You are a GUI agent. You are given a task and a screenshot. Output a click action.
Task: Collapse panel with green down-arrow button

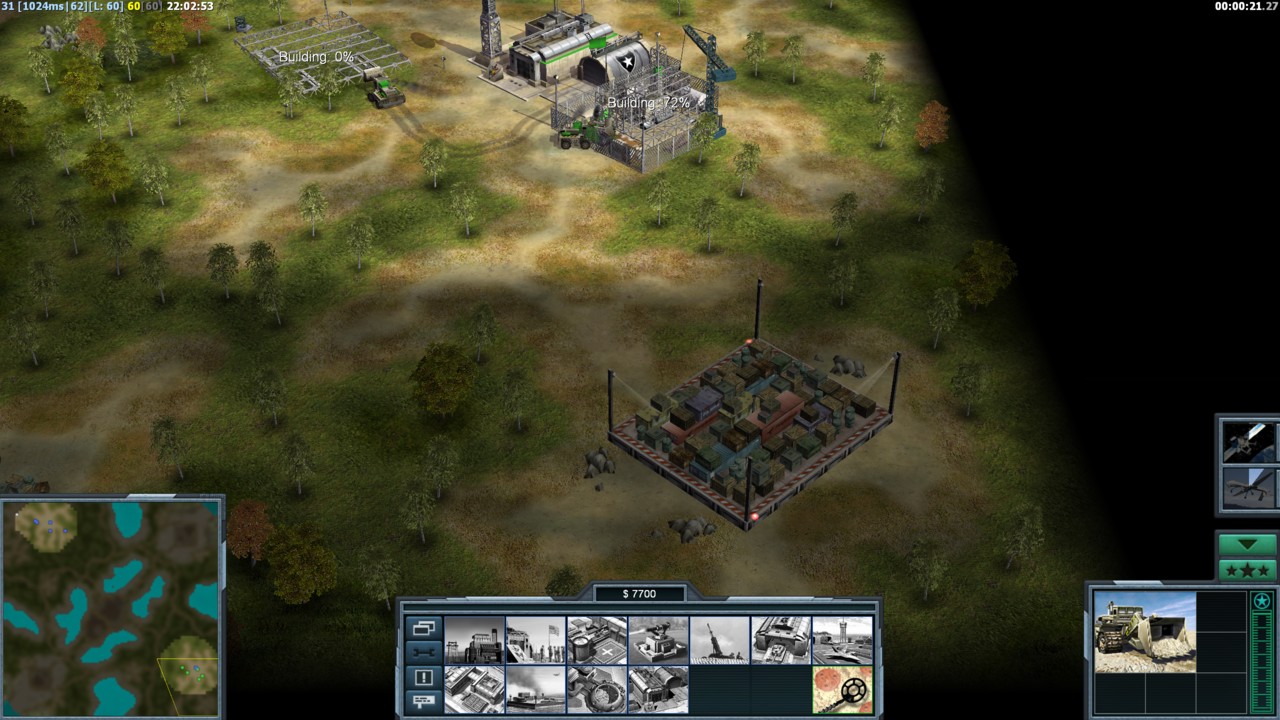tap(1246, 545)
